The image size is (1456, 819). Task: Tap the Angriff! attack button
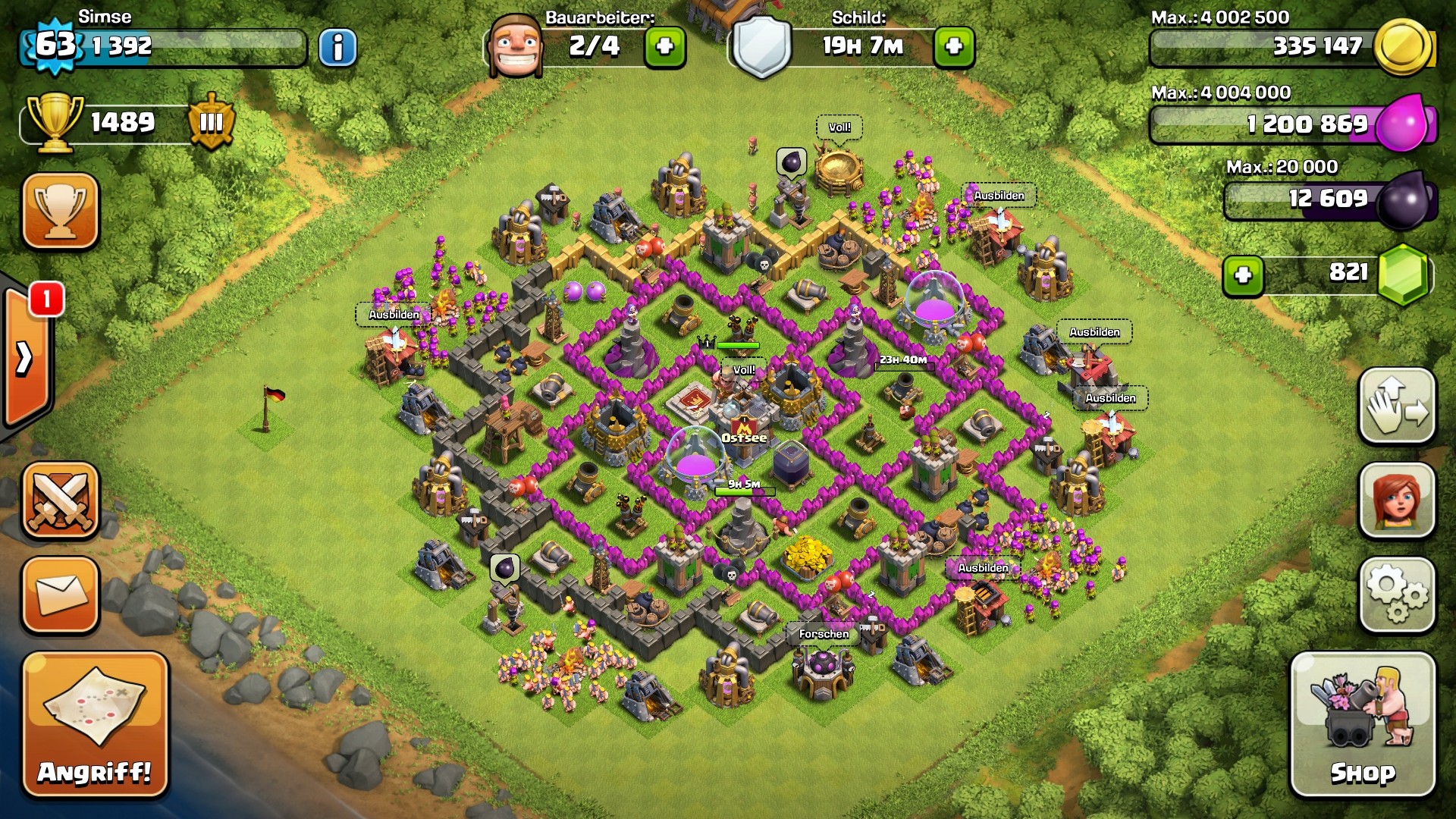click(95, 725)
